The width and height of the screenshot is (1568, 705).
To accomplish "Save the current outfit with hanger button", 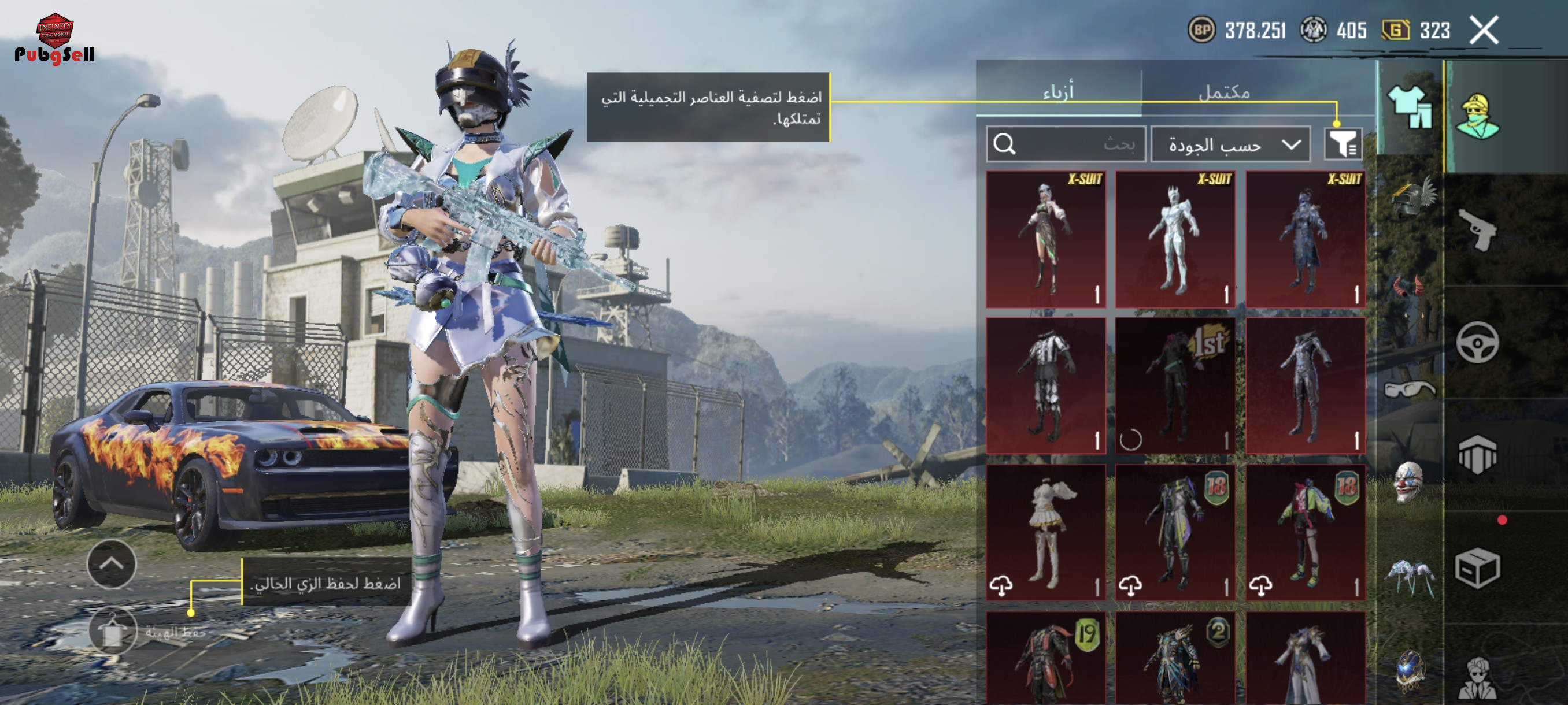I will (x=113, y=632).
